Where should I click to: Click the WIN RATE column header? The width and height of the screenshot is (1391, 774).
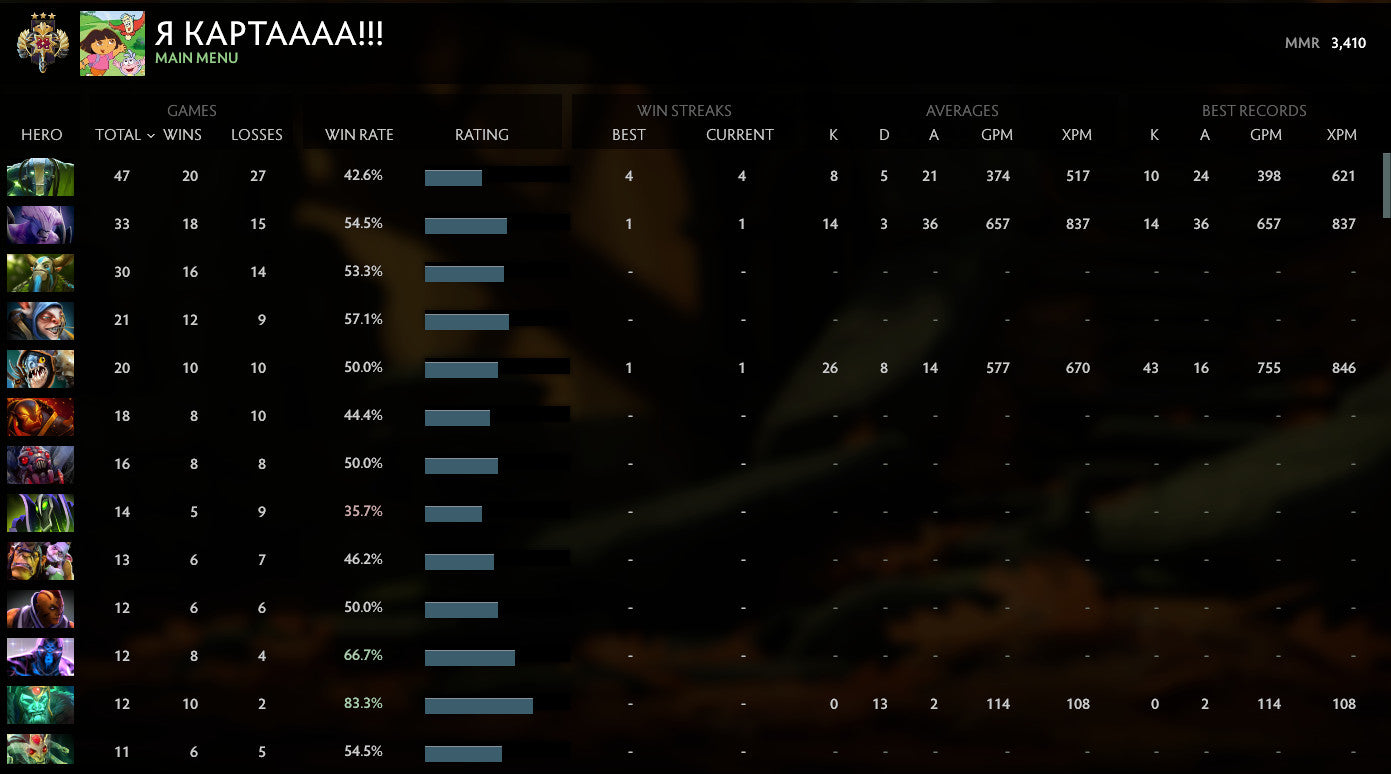[357, 134]
